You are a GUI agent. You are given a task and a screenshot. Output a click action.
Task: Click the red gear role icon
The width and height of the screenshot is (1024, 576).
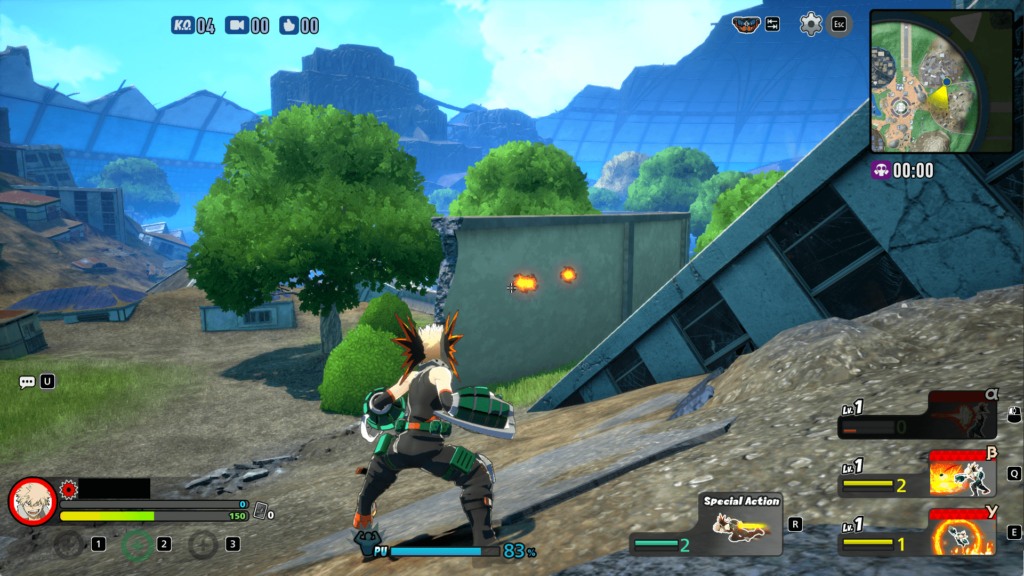[x=69, y=490]
